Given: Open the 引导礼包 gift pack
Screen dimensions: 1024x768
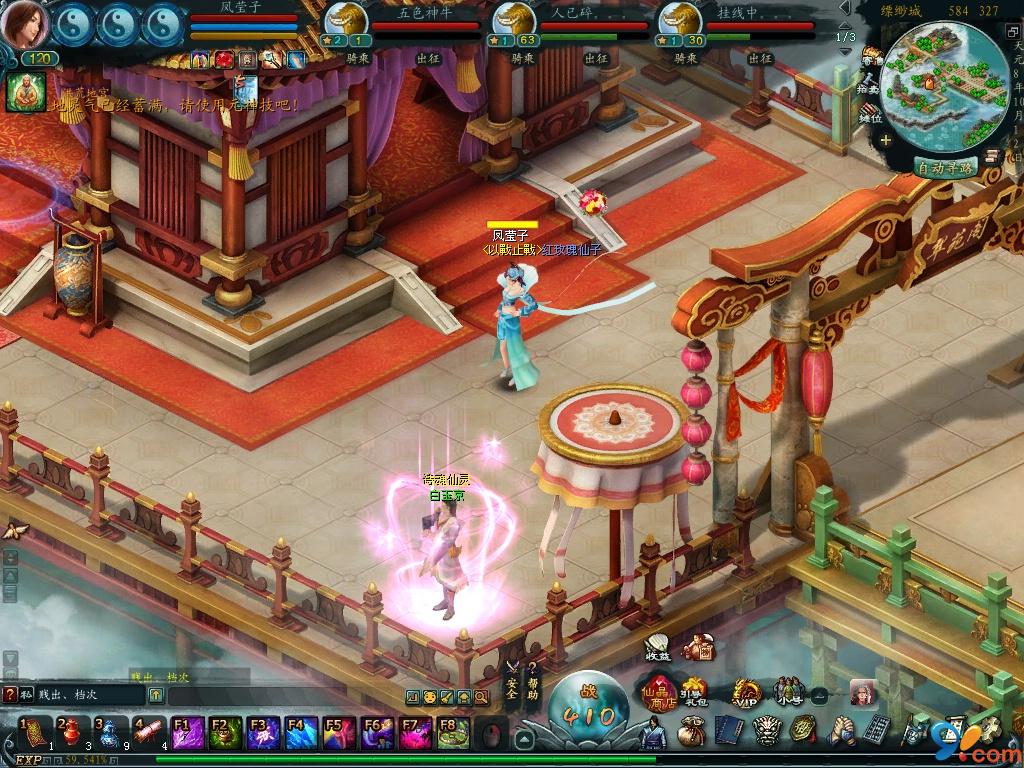Looking at the screenshot, I should 694,691.
